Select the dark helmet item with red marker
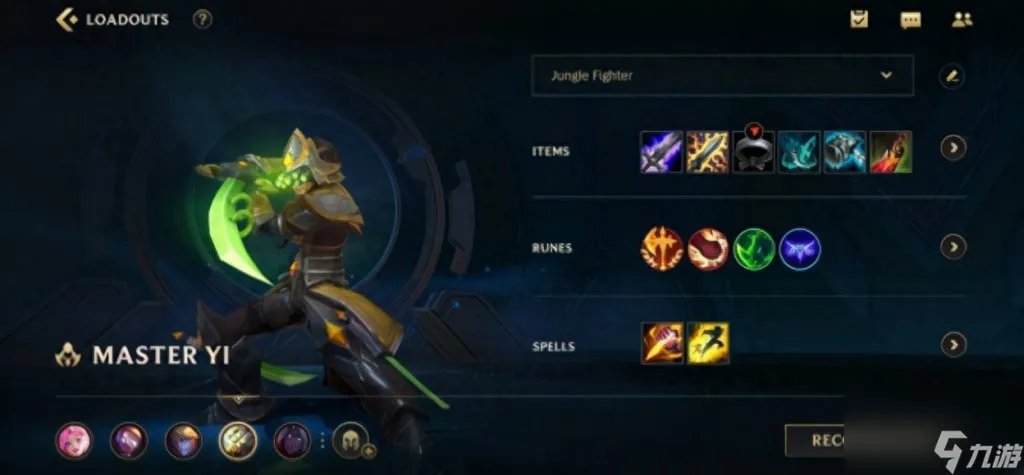The height and width of the screenshot is (475, 1024). coord(753,152)
